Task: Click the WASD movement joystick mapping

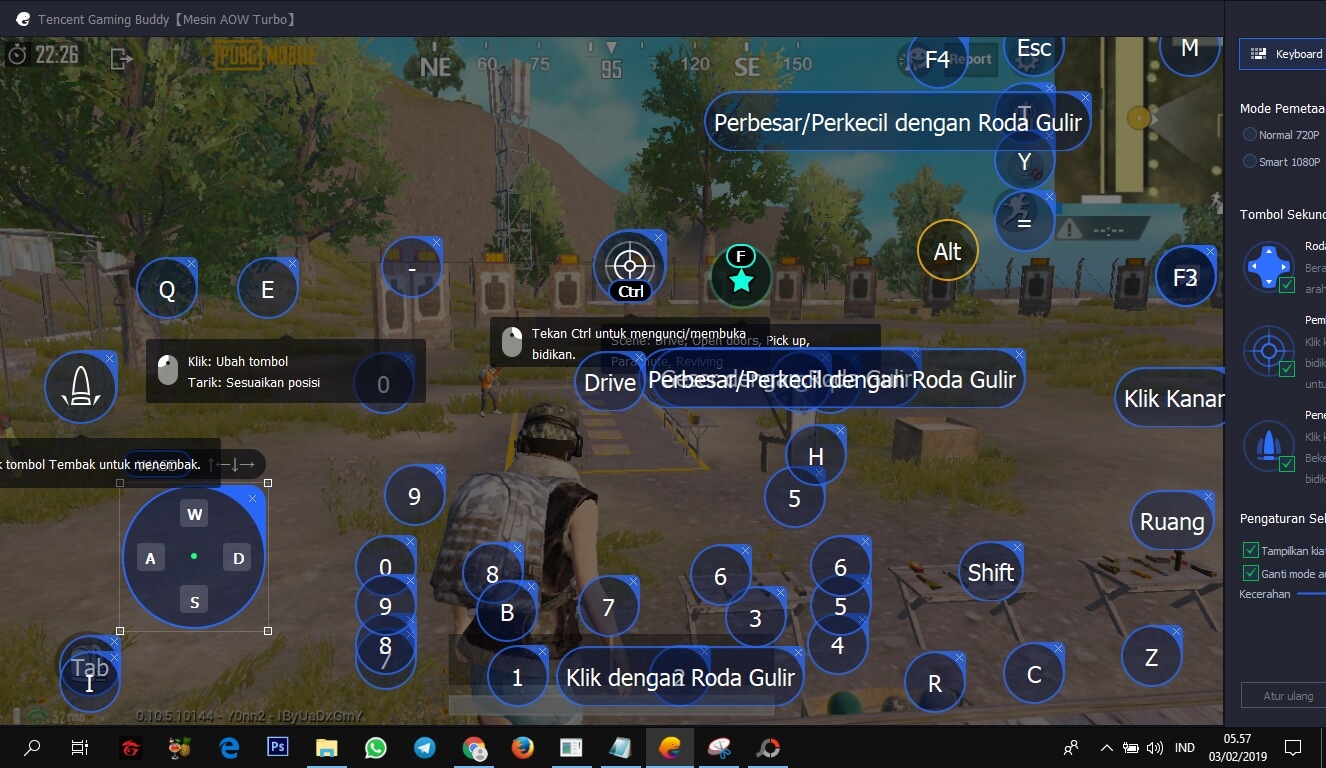Action: 194,557
